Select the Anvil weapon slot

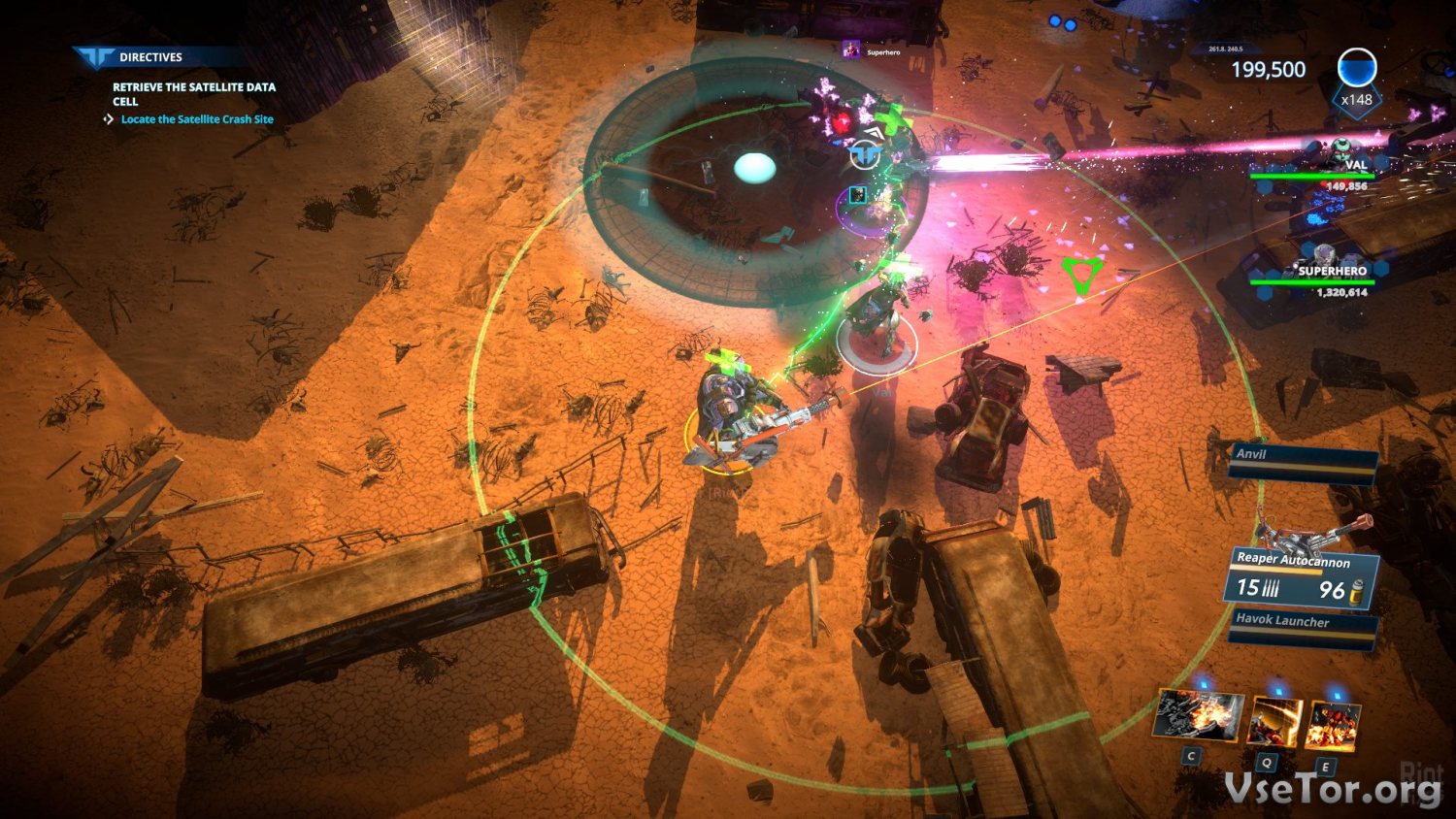(x=1302, y=464)
